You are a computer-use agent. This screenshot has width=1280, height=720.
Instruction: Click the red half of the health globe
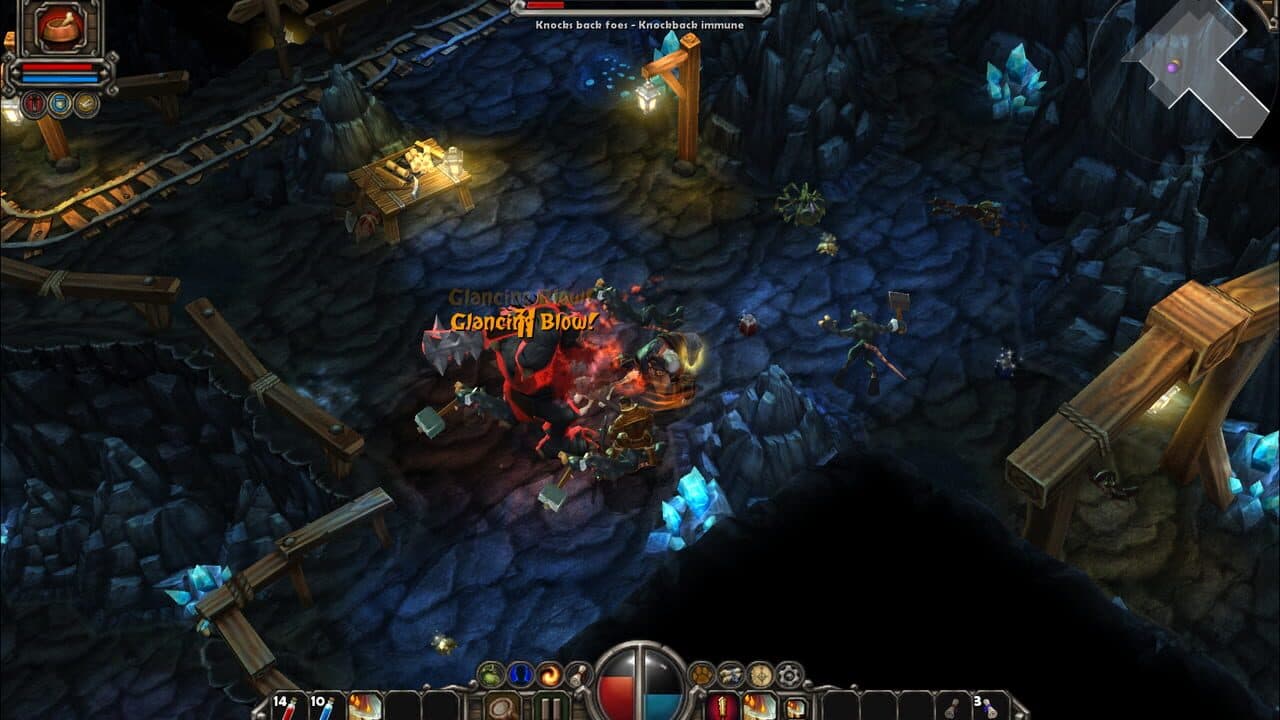615,690
